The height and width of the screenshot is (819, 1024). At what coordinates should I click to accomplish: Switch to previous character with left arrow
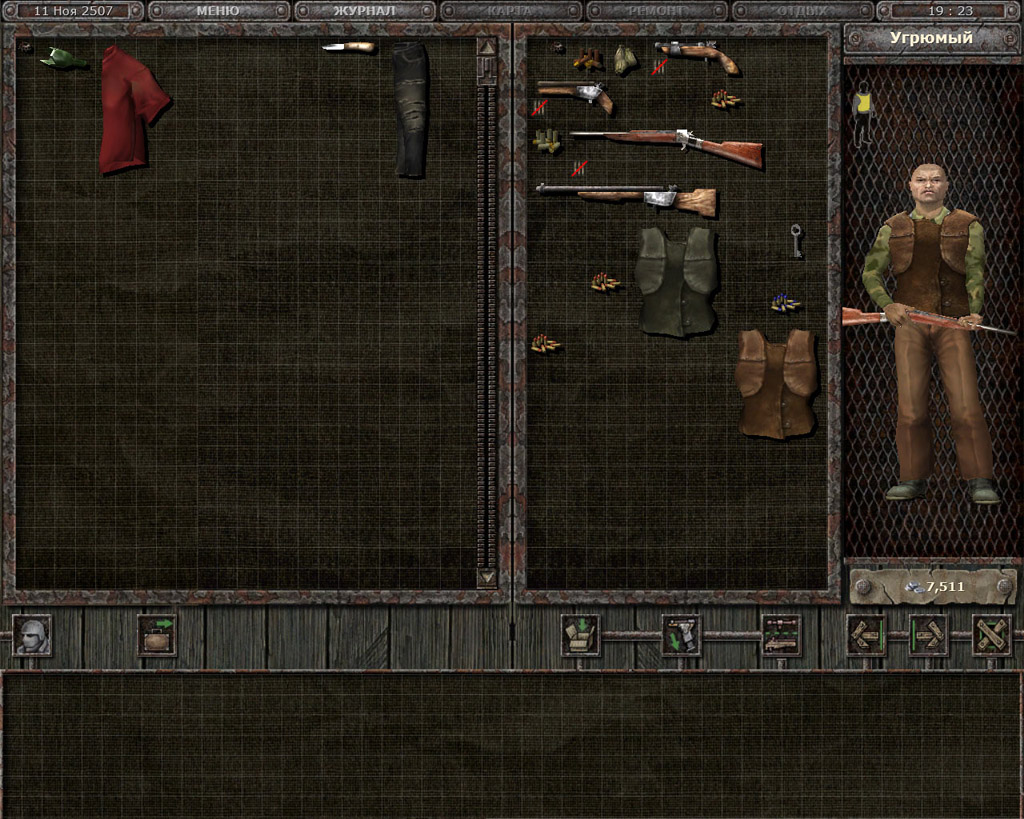pyautogui.click(x=866, y=636)
